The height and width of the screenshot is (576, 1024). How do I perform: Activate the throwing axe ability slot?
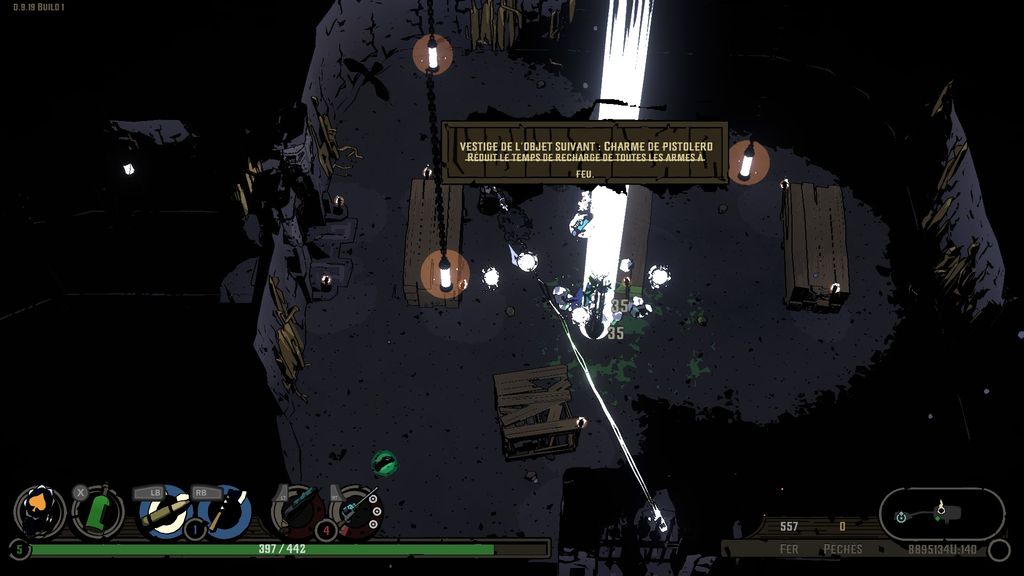click(x=222, y=511)
